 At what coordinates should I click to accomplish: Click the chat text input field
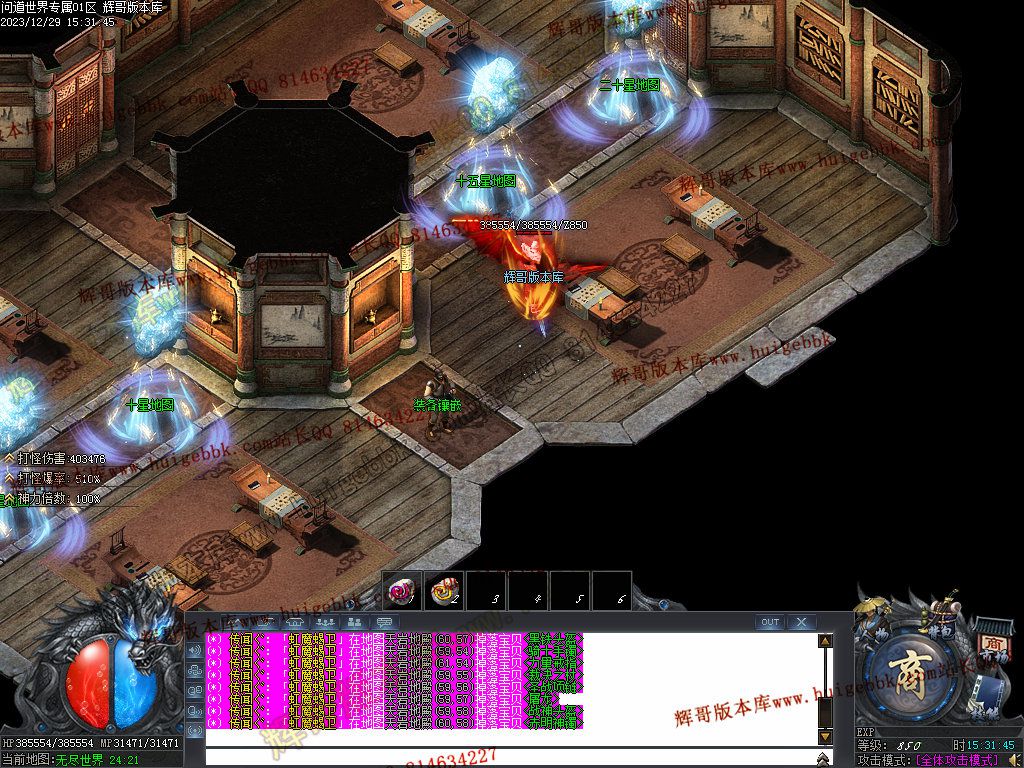[510, 757]
